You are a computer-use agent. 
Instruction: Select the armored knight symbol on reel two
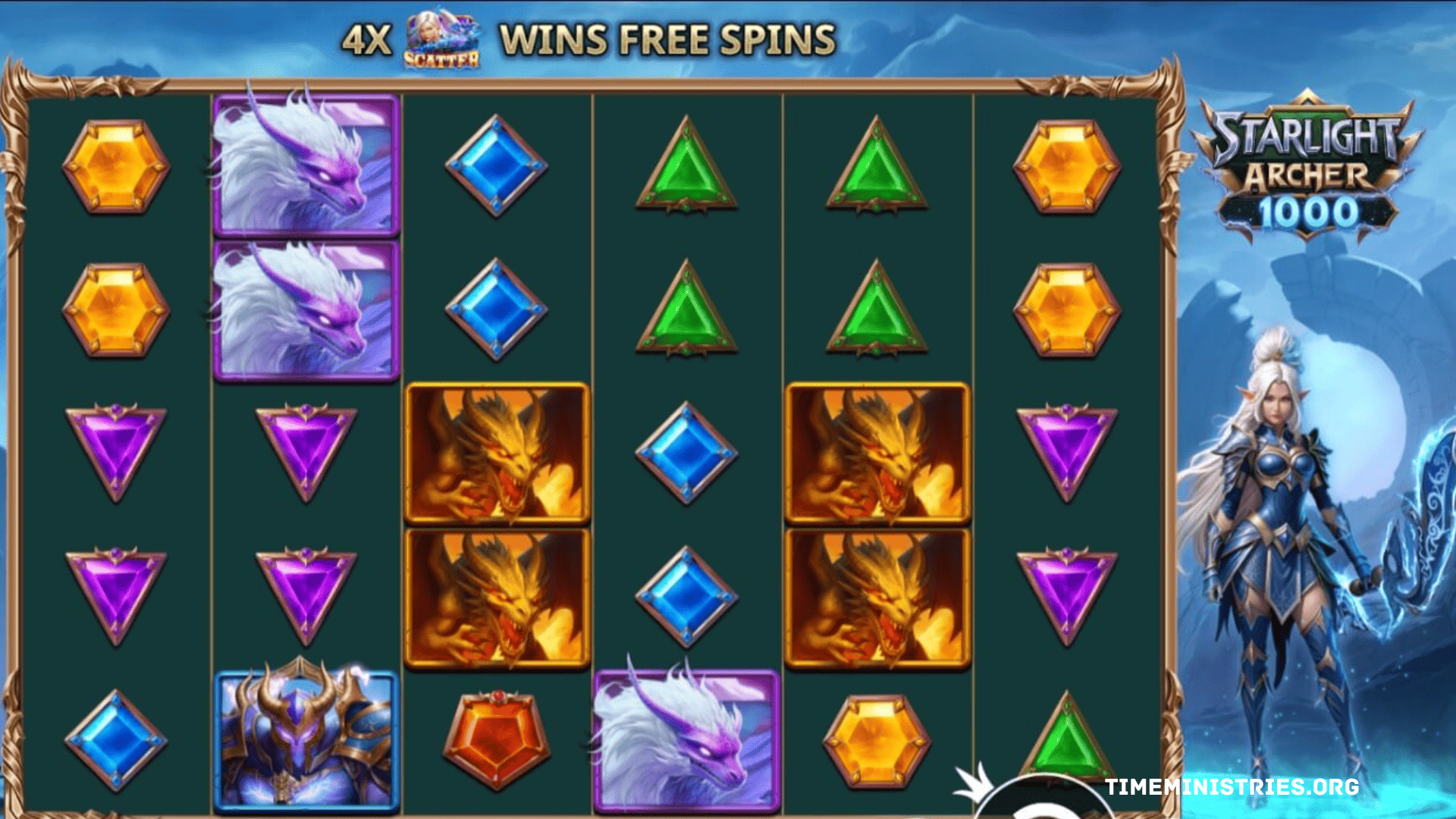click(303, 739)
